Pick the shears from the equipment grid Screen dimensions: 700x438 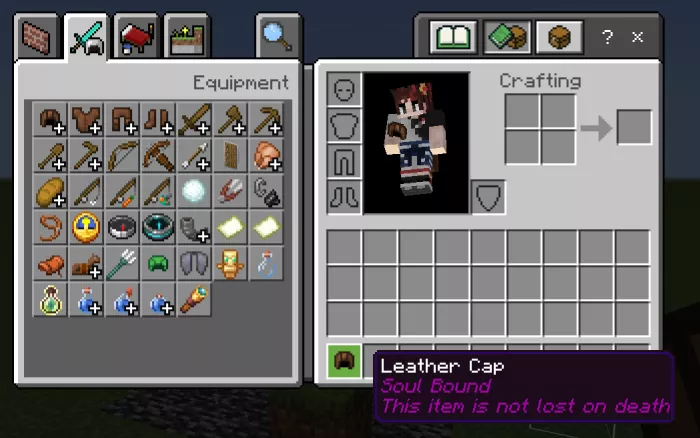tap(230, 192)
